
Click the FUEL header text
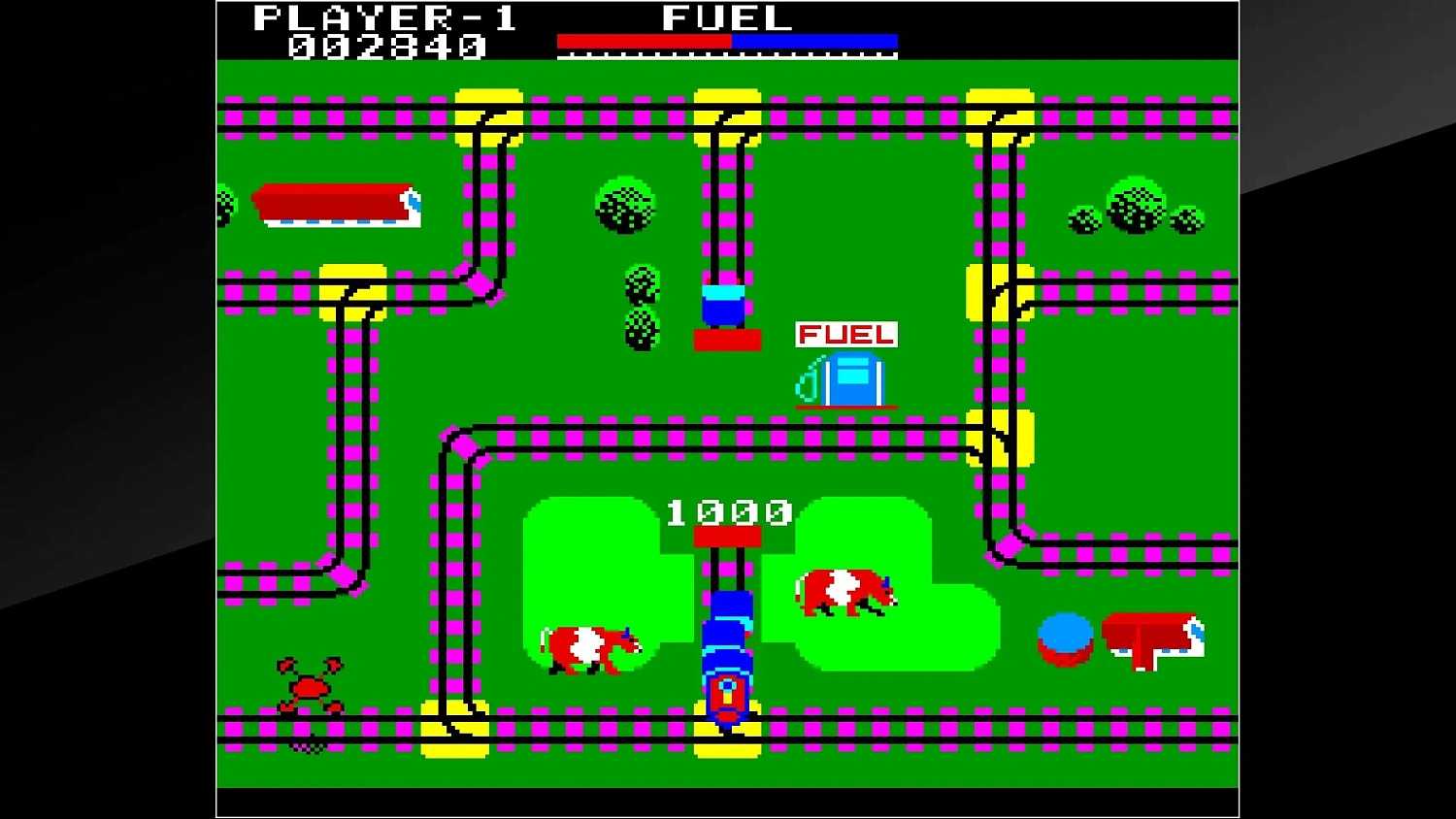723,17
